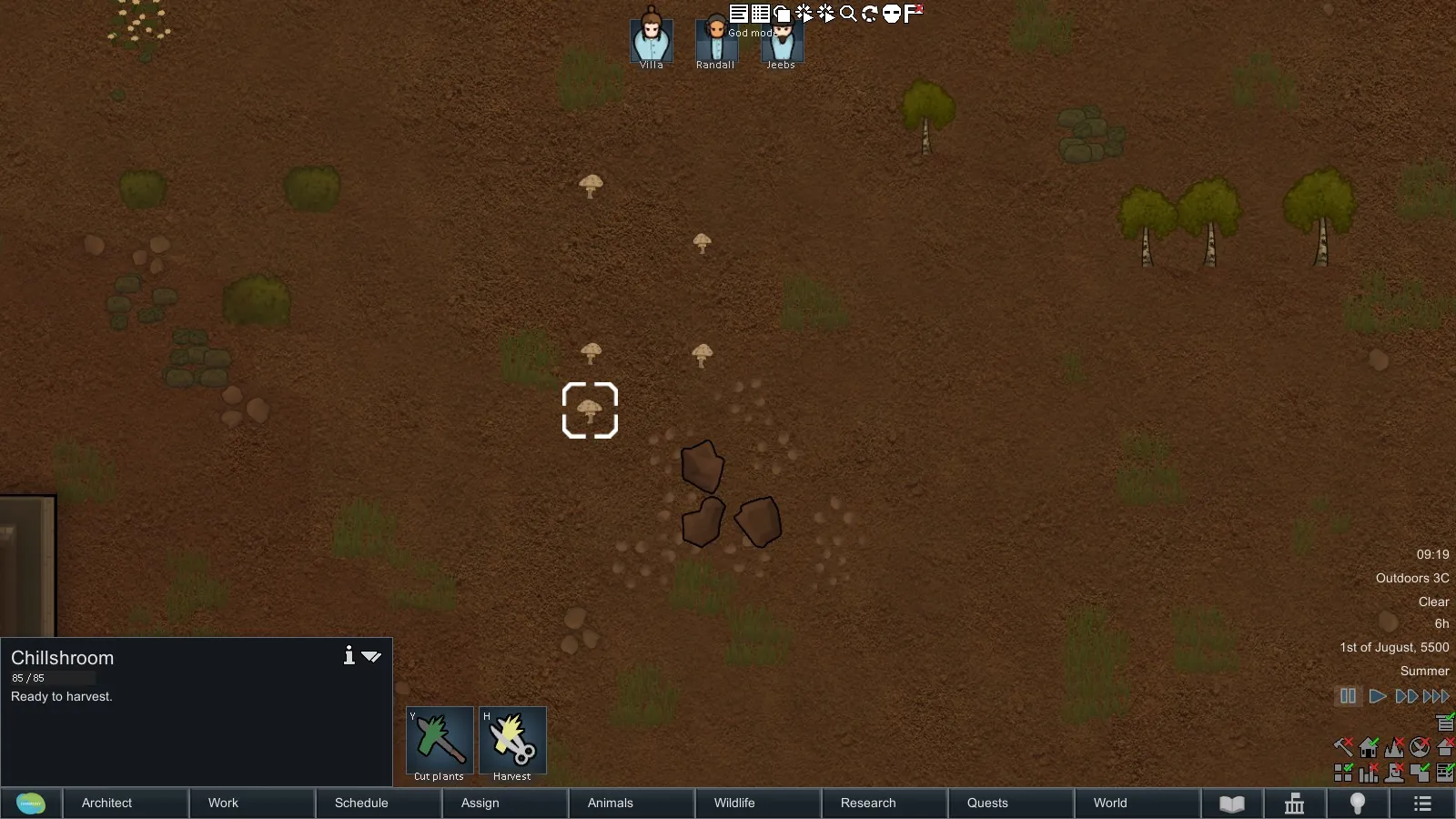This screenshot has height=819, width=1456.
Task: Open the World view
Action: (1110, 803)
